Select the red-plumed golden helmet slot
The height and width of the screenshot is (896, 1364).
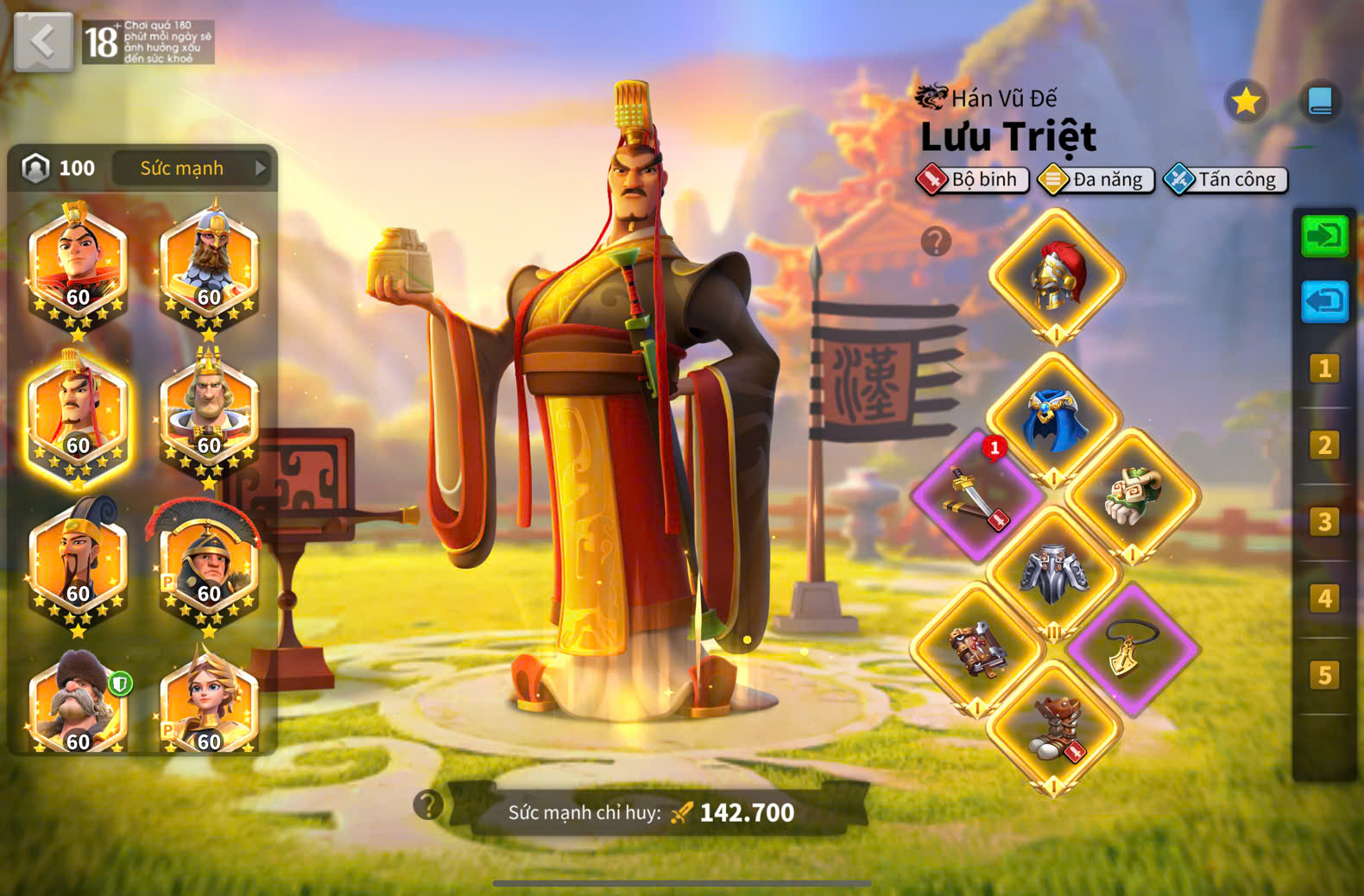tap(1056, 276)
